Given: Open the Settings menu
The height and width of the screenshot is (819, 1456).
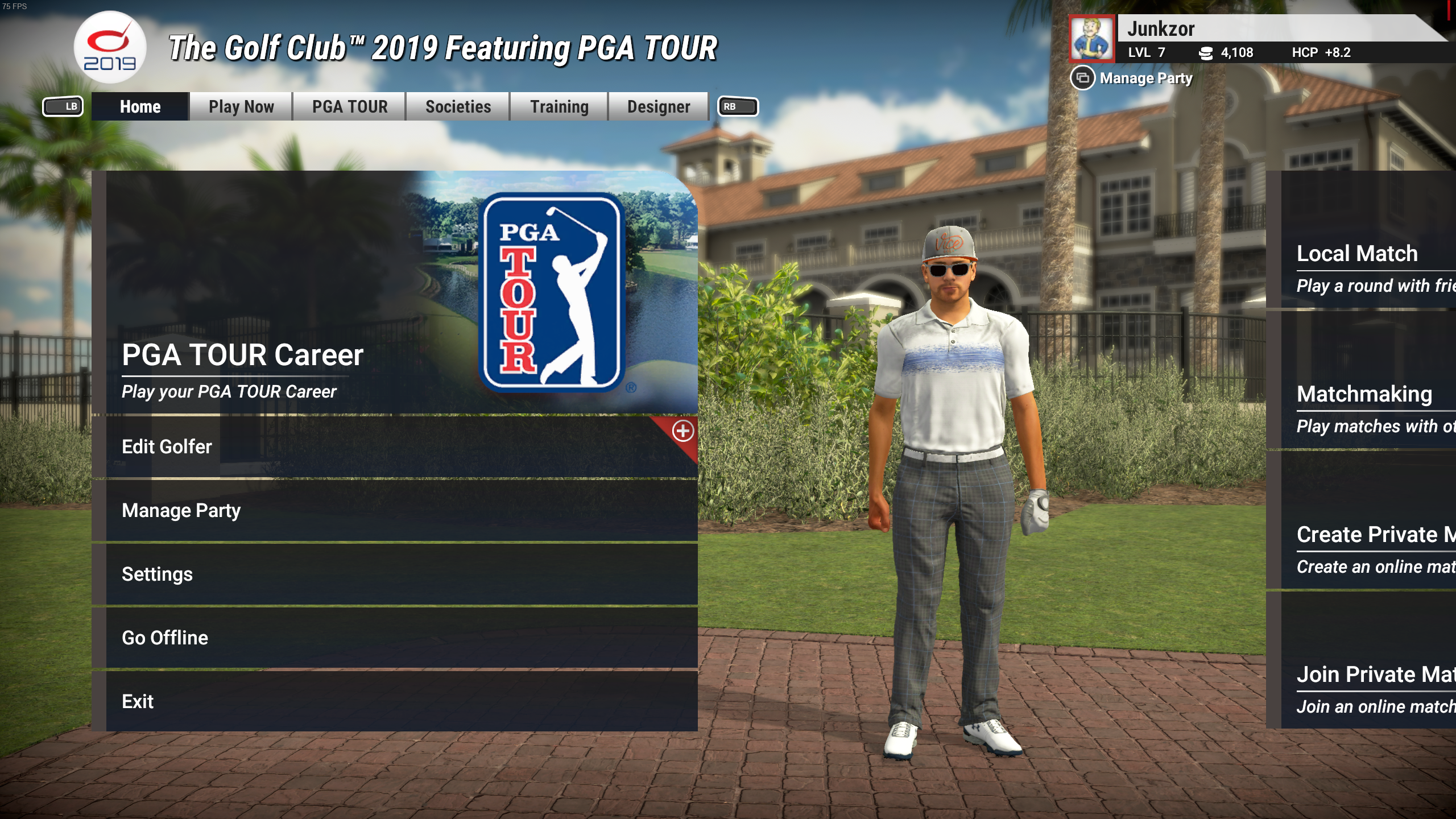Looking at the screenshot, I should [x=395, y=574].
